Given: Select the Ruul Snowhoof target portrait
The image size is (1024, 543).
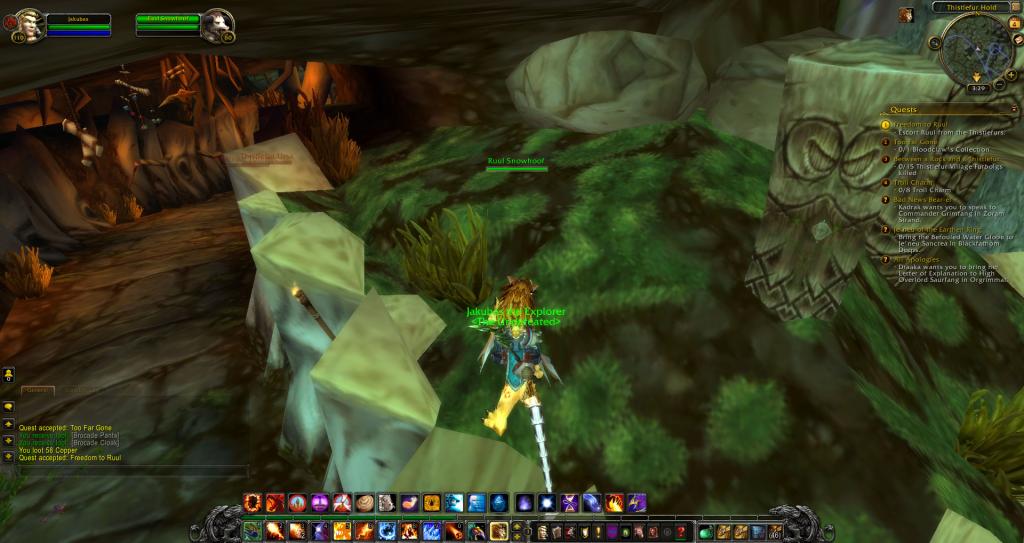Looking at the screenshot, I should pos(216,23).
